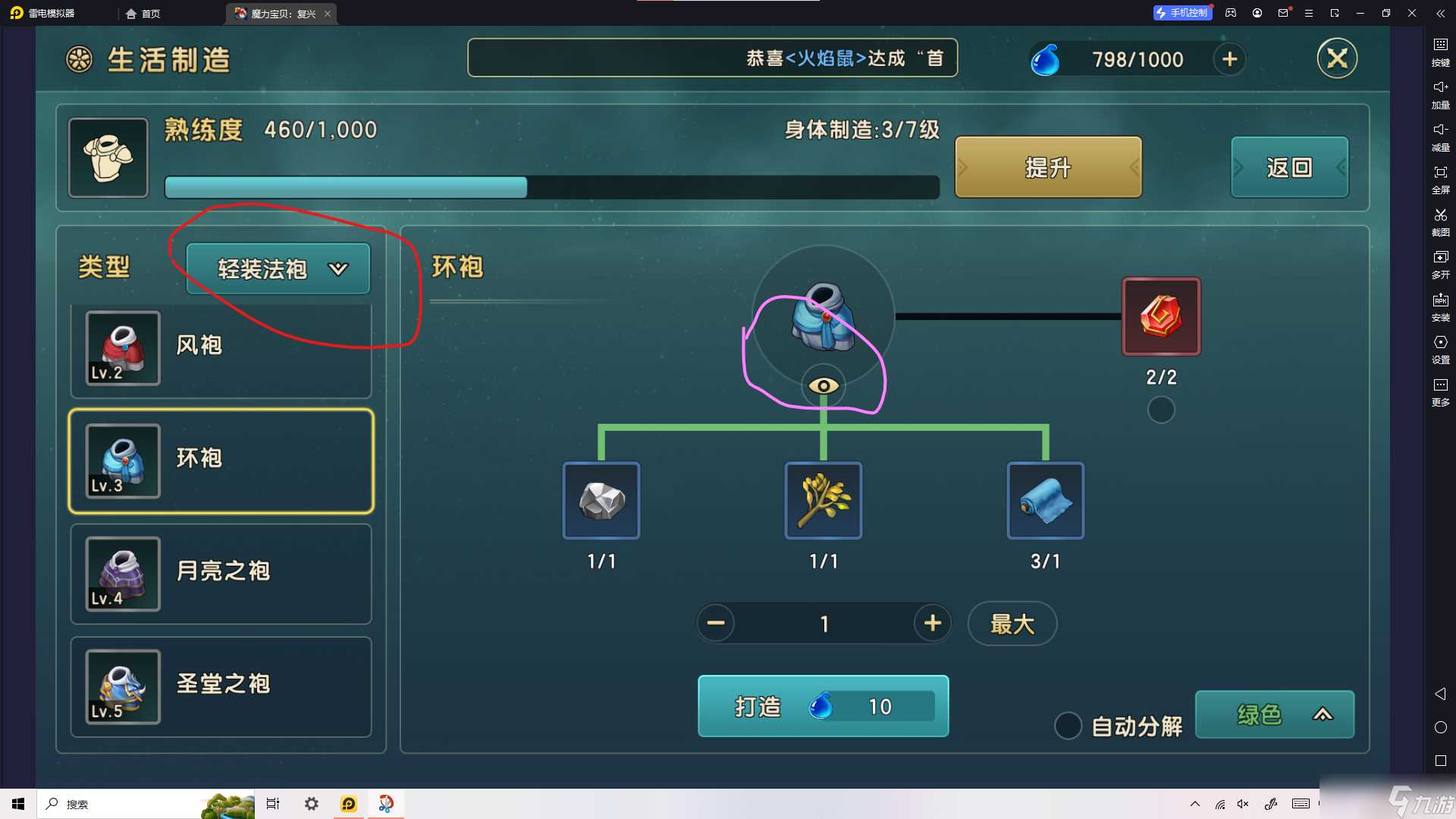Enable 自动分解 auto-decompose option
This screenshot has width=1456, height=819.
(x=1068, y=726)
